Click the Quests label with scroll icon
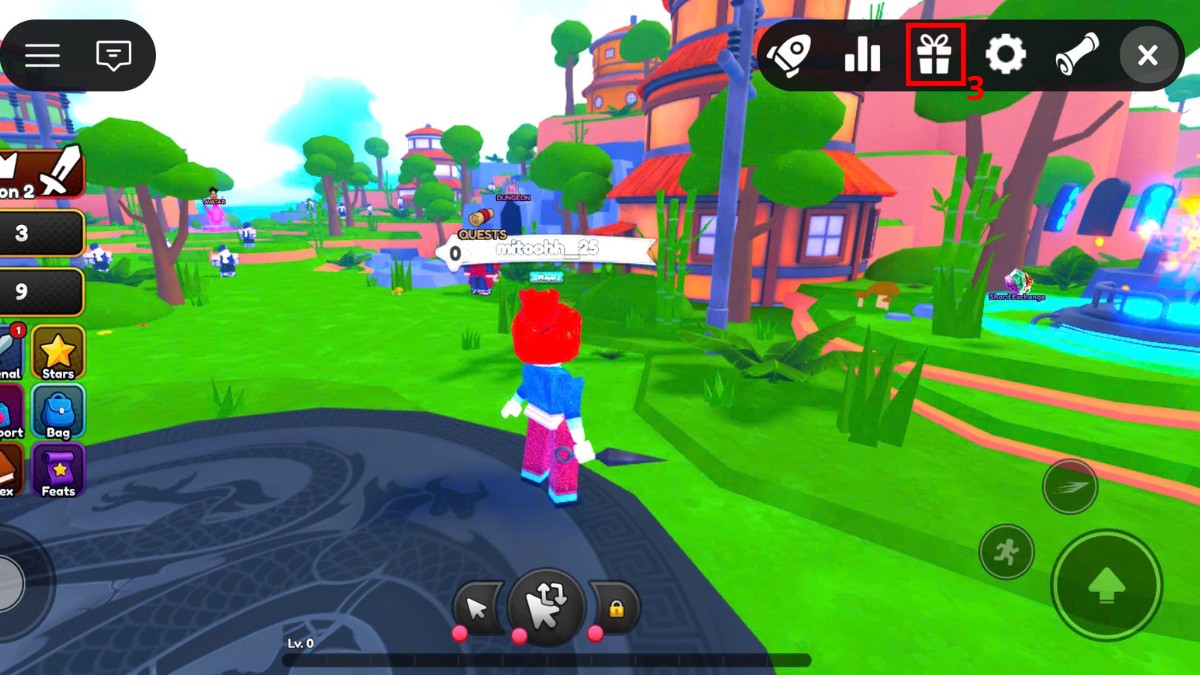 [x=480, y=226]
